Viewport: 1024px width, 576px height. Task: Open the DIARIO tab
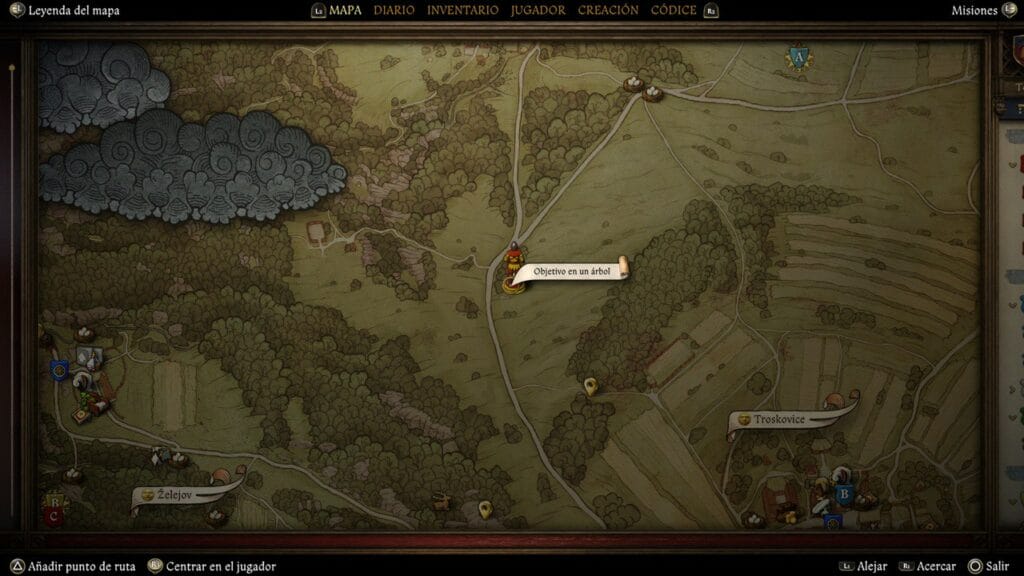coord(394,10)
